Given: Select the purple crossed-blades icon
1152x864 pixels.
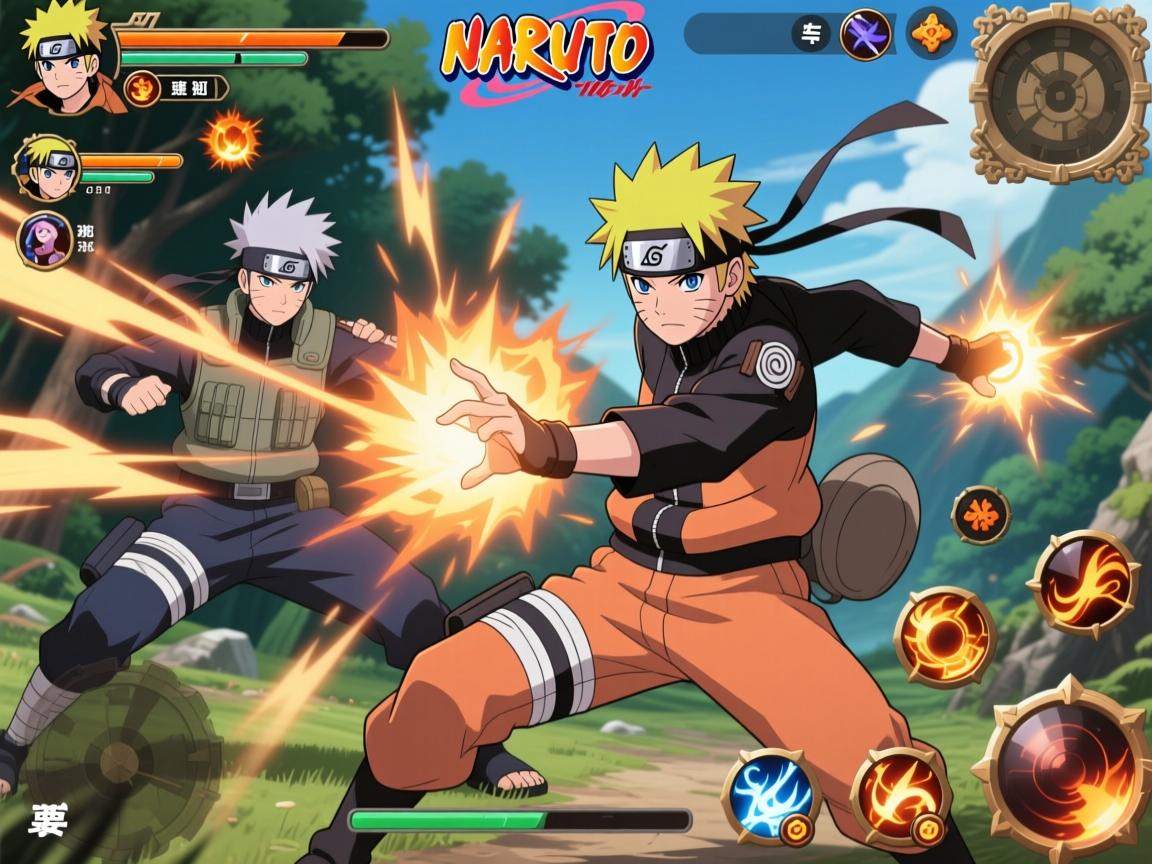Looking at the screenshot, I should [865, 34].
